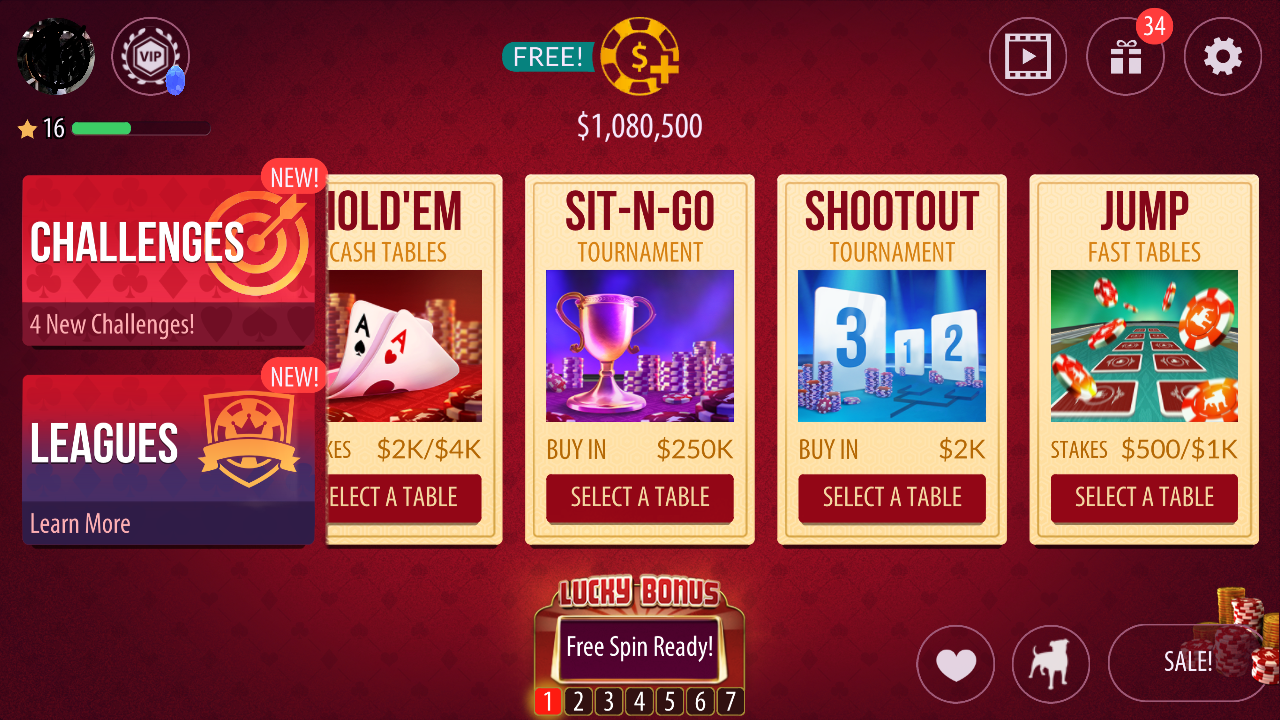Image resolution: width=1280 pixels, height=720 pixels.
Task: Open the game settings gear
Action: pos(1222,56)
